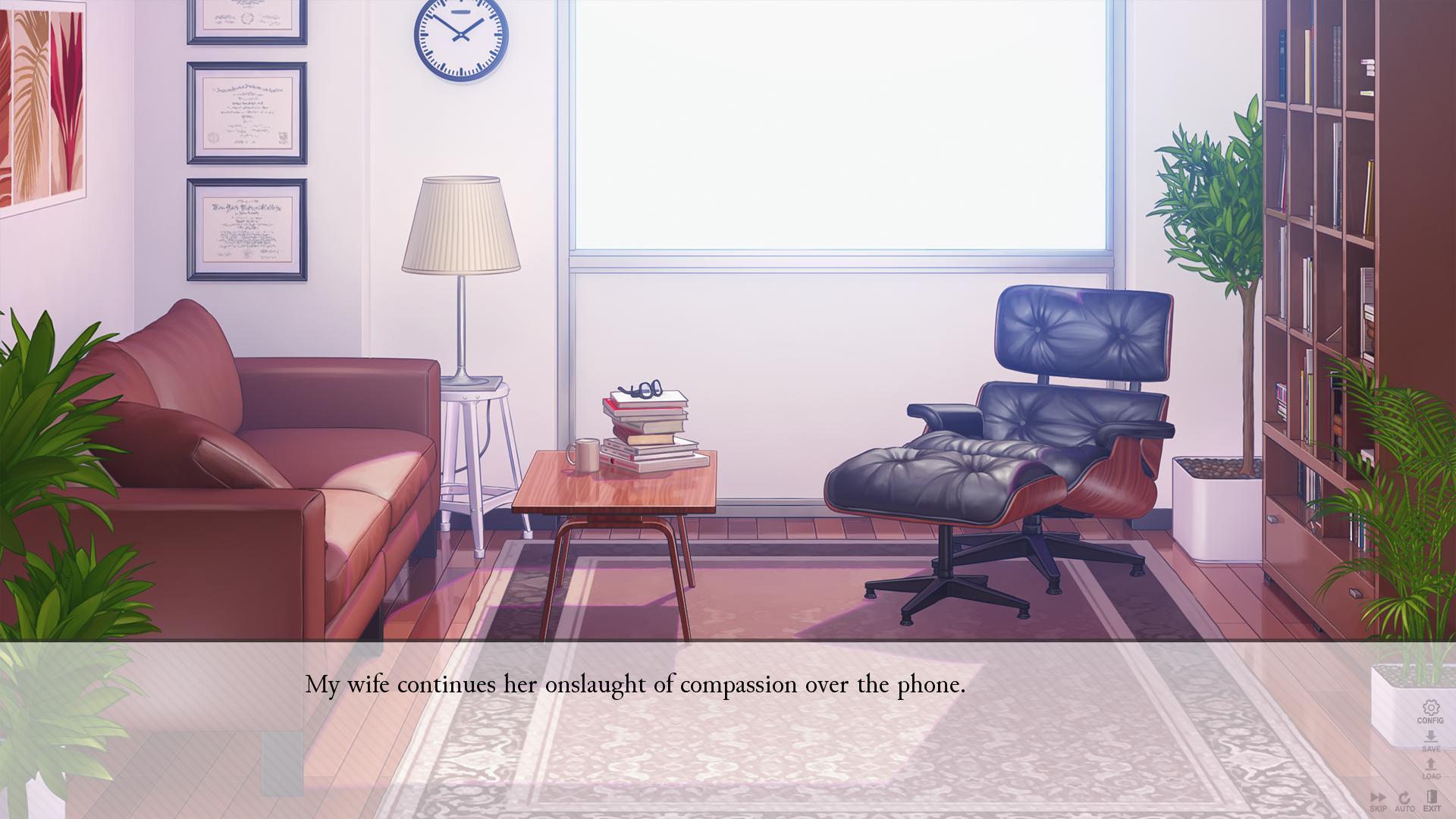Select the download arrow icon for SAVE

[1431, 736]
